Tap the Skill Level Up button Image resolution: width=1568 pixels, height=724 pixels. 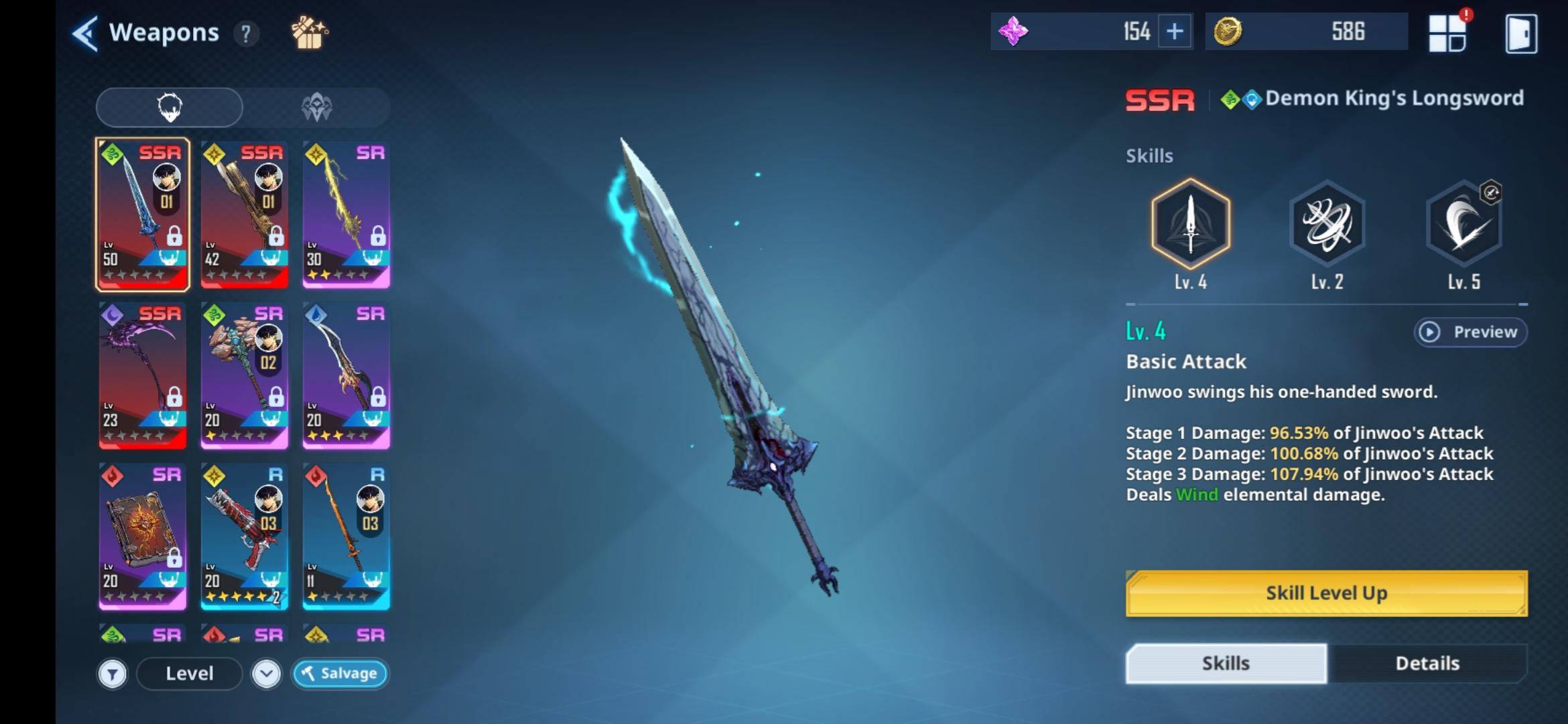(x=1327, y=593)
